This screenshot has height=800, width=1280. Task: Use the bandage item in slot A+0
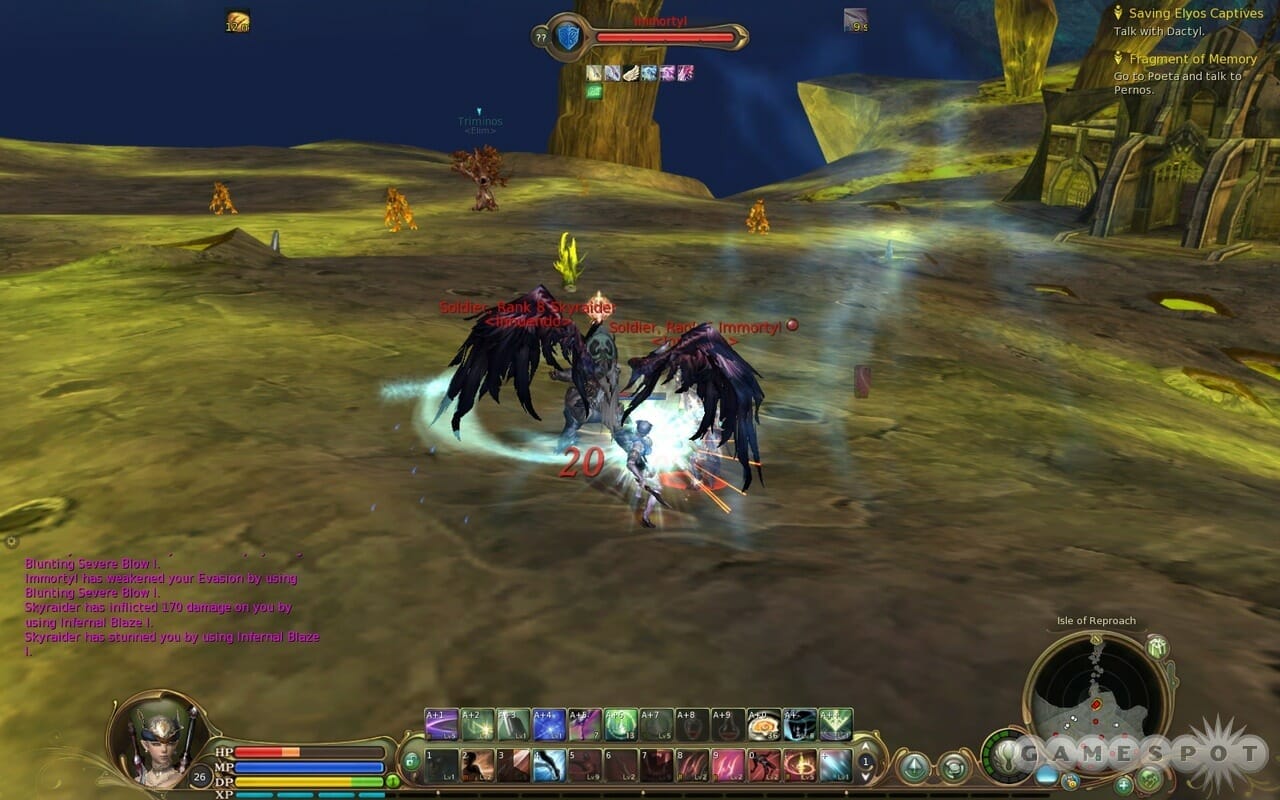(x=764, y=724)
